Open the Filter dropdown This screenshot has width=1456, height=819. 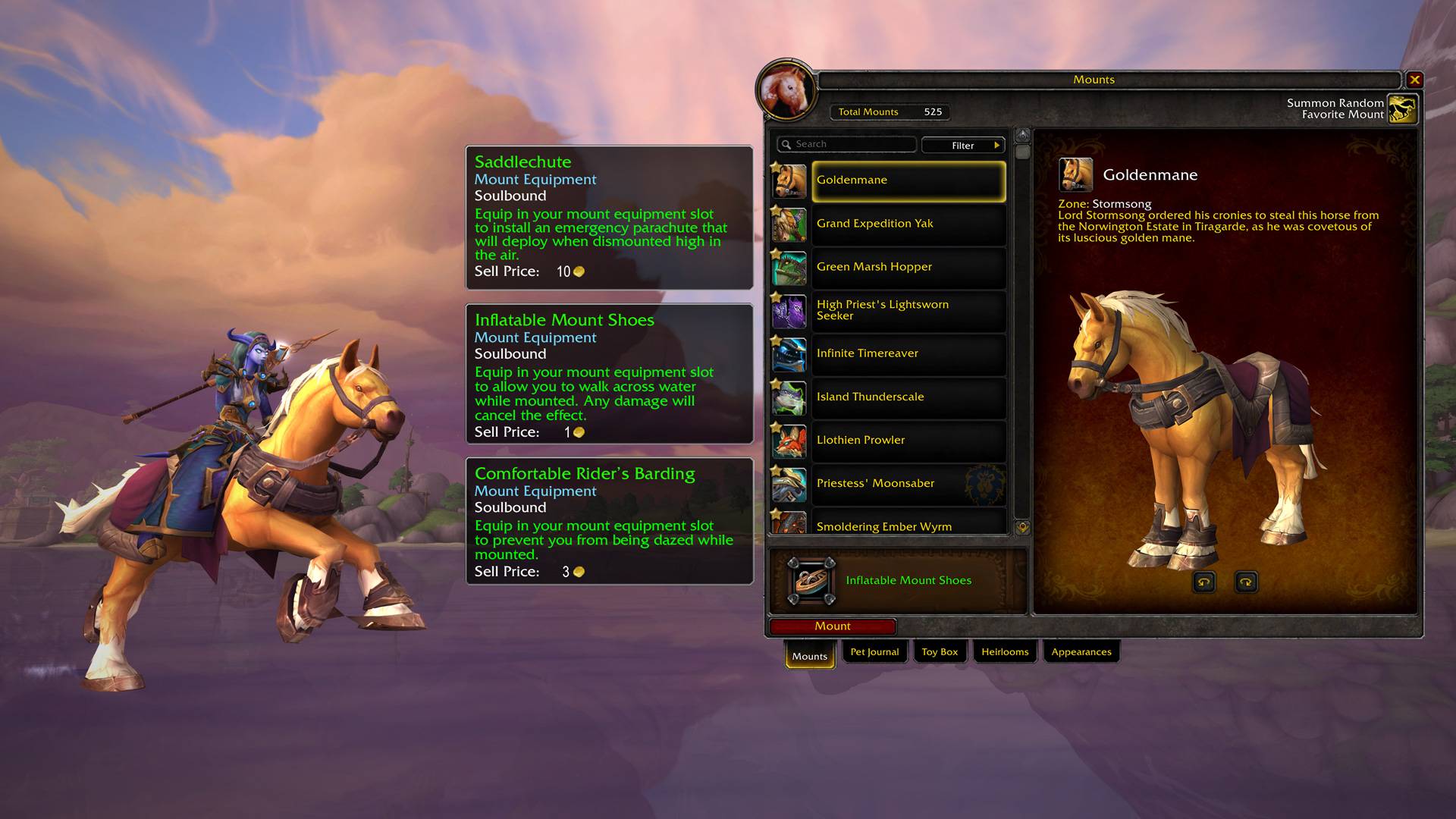pos(963,146)
